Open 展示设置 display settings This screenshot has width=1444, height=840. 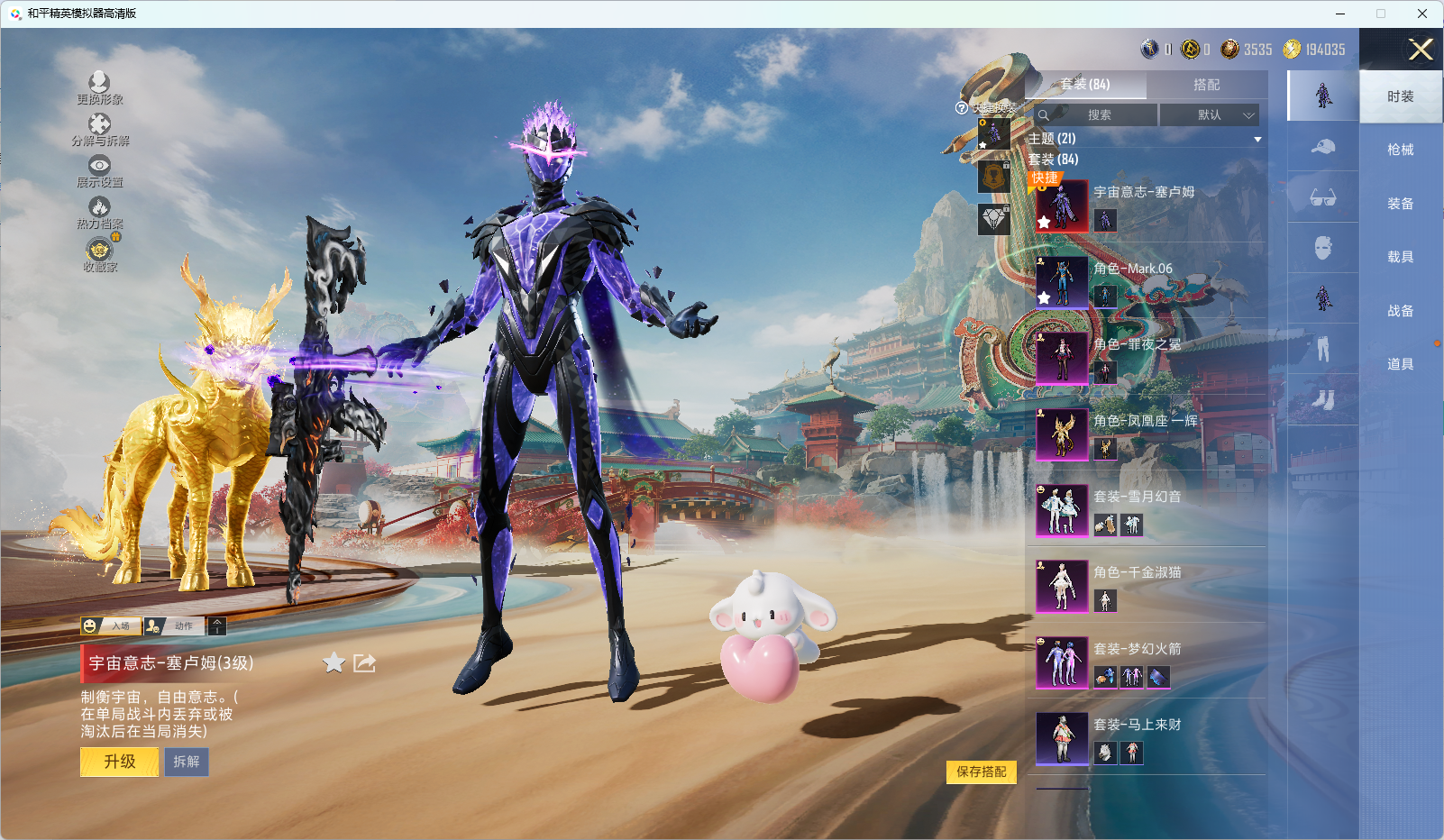click(99, 170)
